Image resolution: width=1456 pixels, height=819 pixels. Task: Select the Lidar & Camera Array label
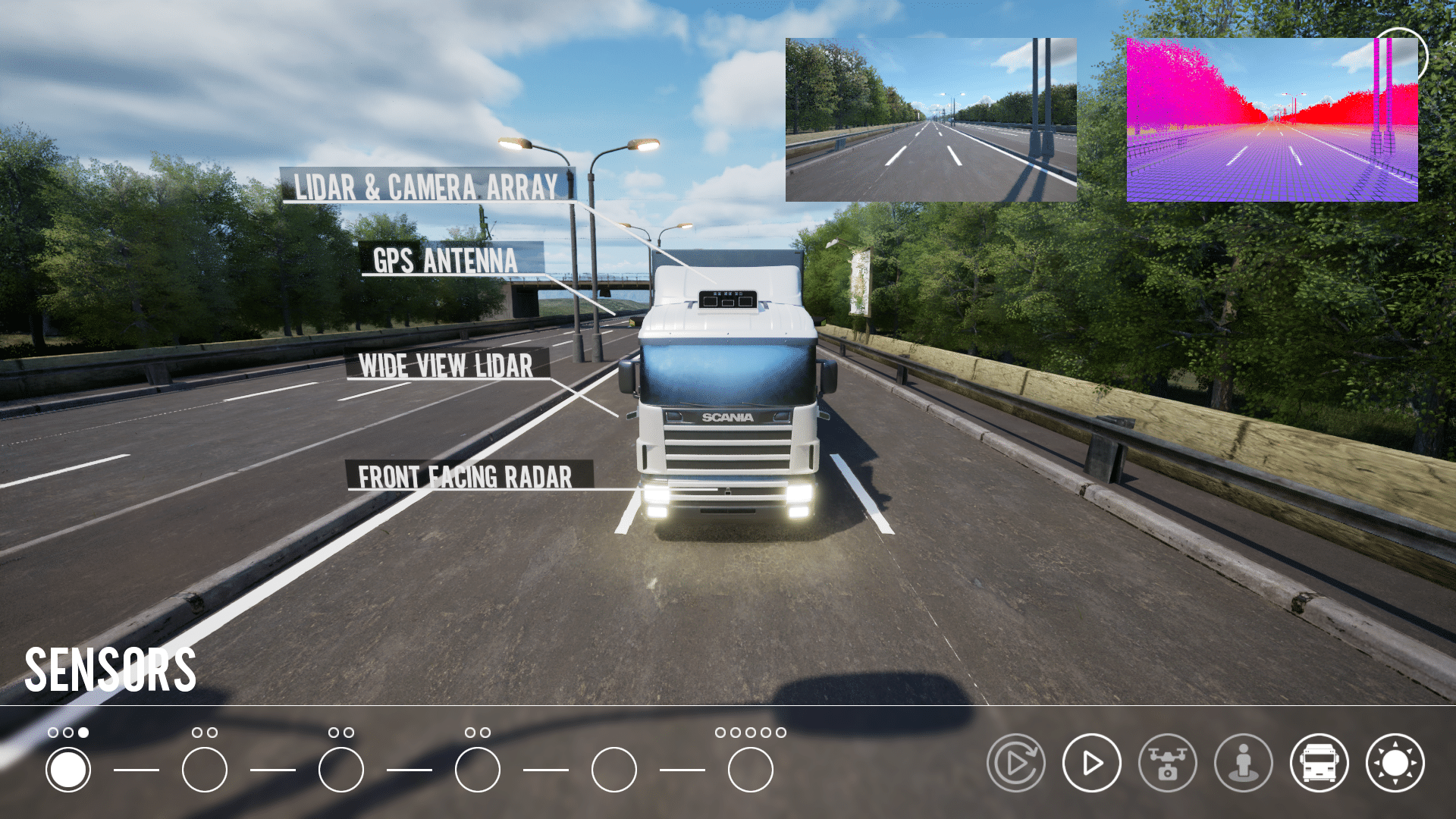click(x=426, y=186)
